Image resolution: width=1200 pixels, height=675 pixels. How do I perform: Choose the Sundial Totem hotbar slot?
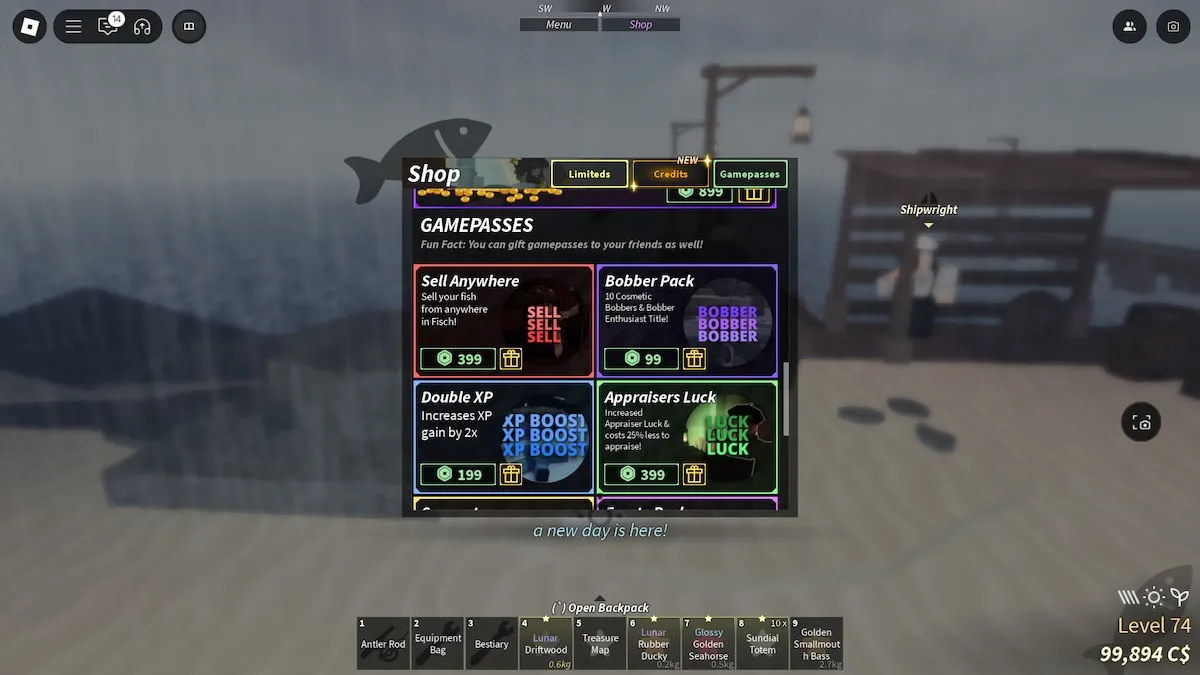pyautogui.click(x=762, y=643)
